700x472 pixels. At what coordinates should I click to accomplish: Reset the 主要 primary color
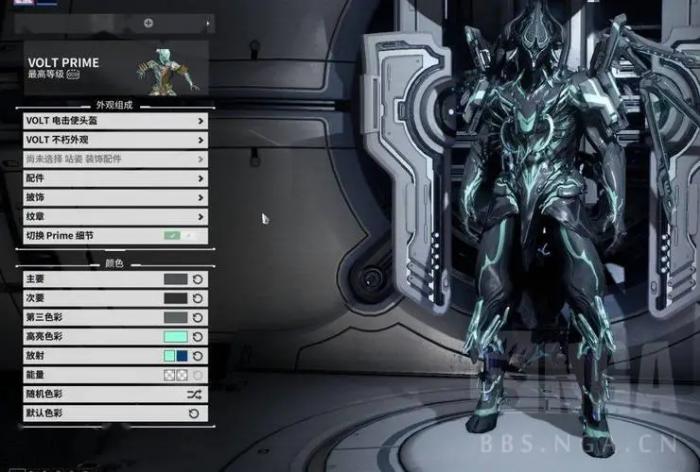tap(198, 279)
